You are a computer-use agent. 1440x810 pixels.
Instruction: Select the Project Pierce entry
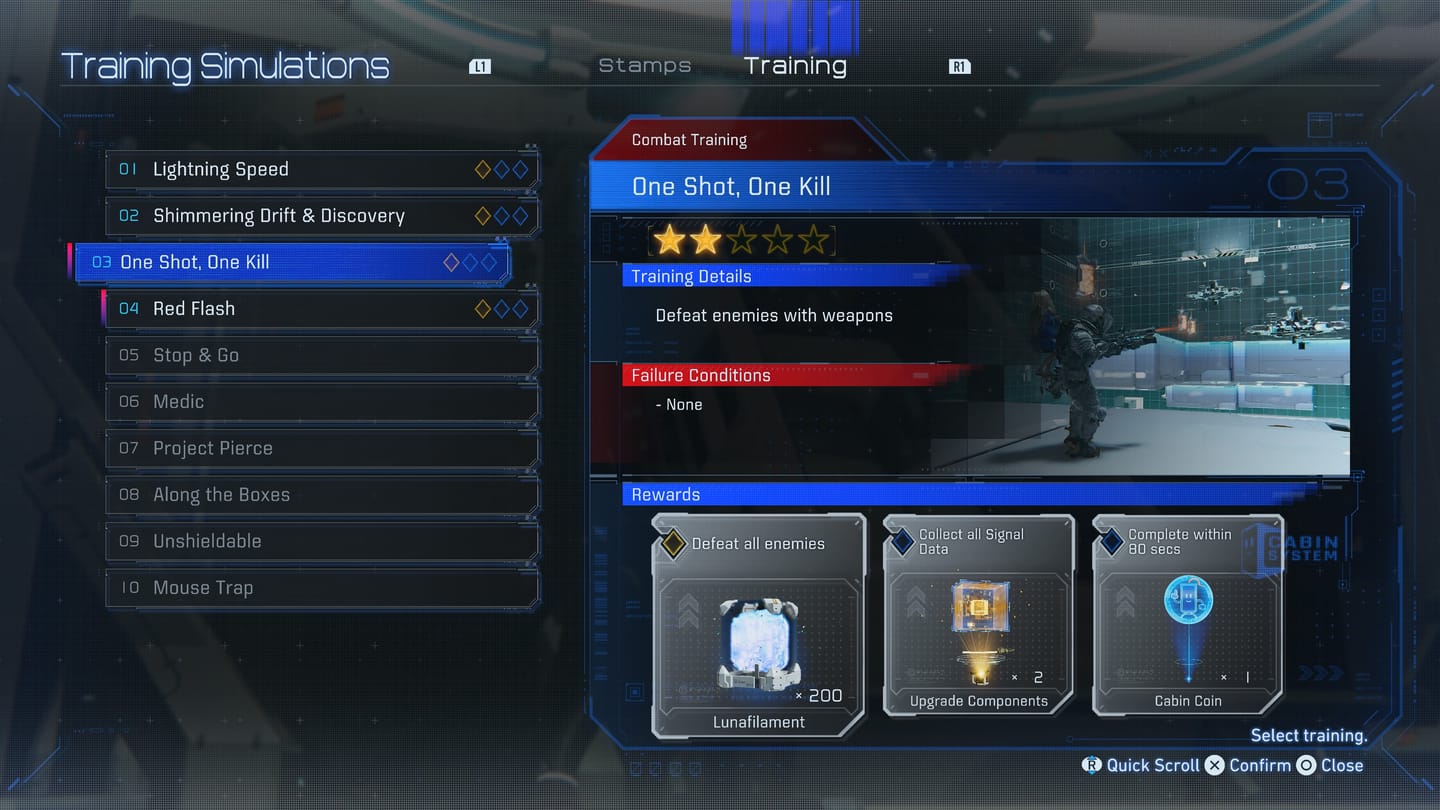(321, 448)
